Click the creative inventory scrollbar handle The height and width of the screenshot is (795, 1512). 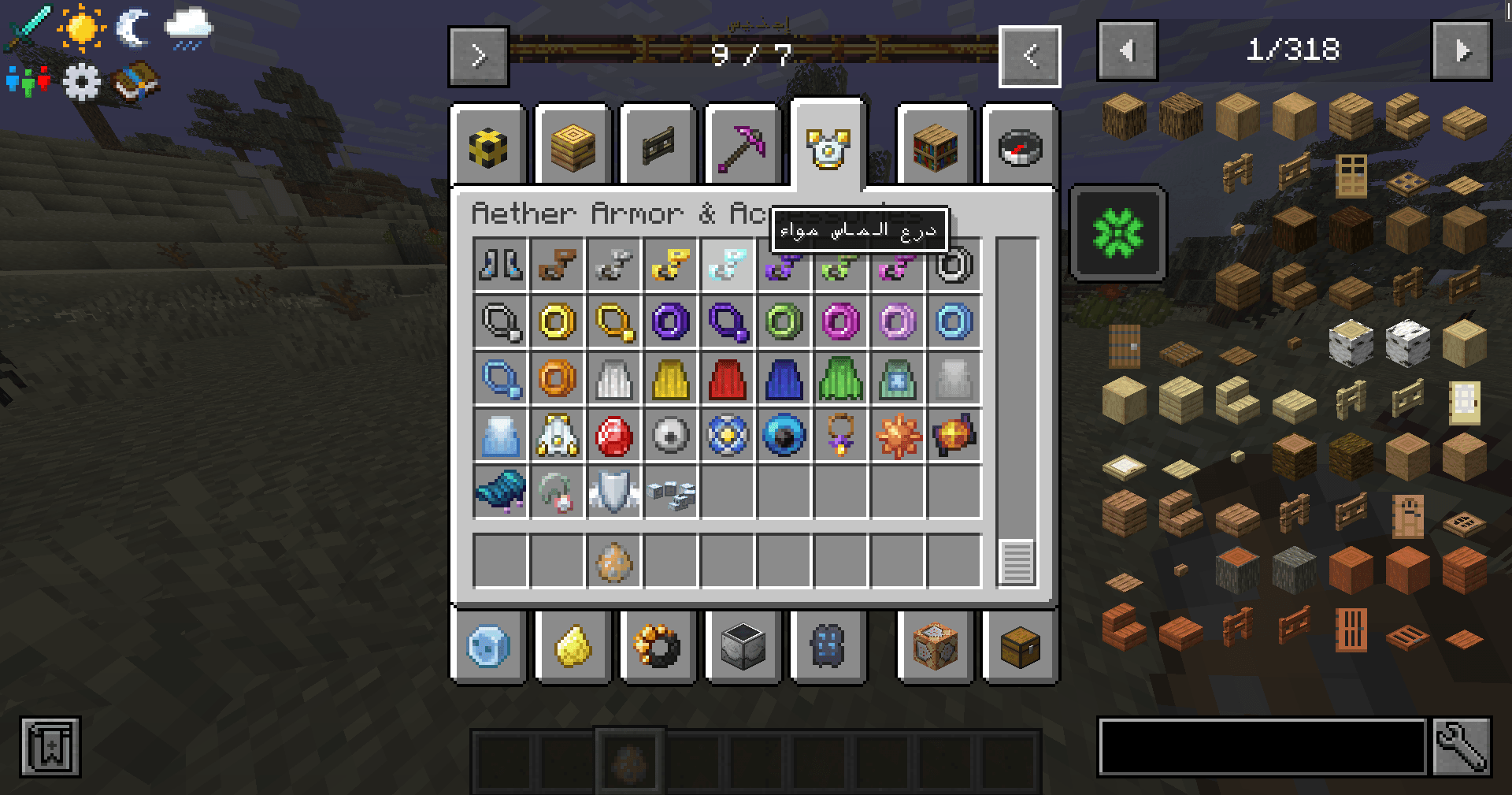tap(1016, 562)
